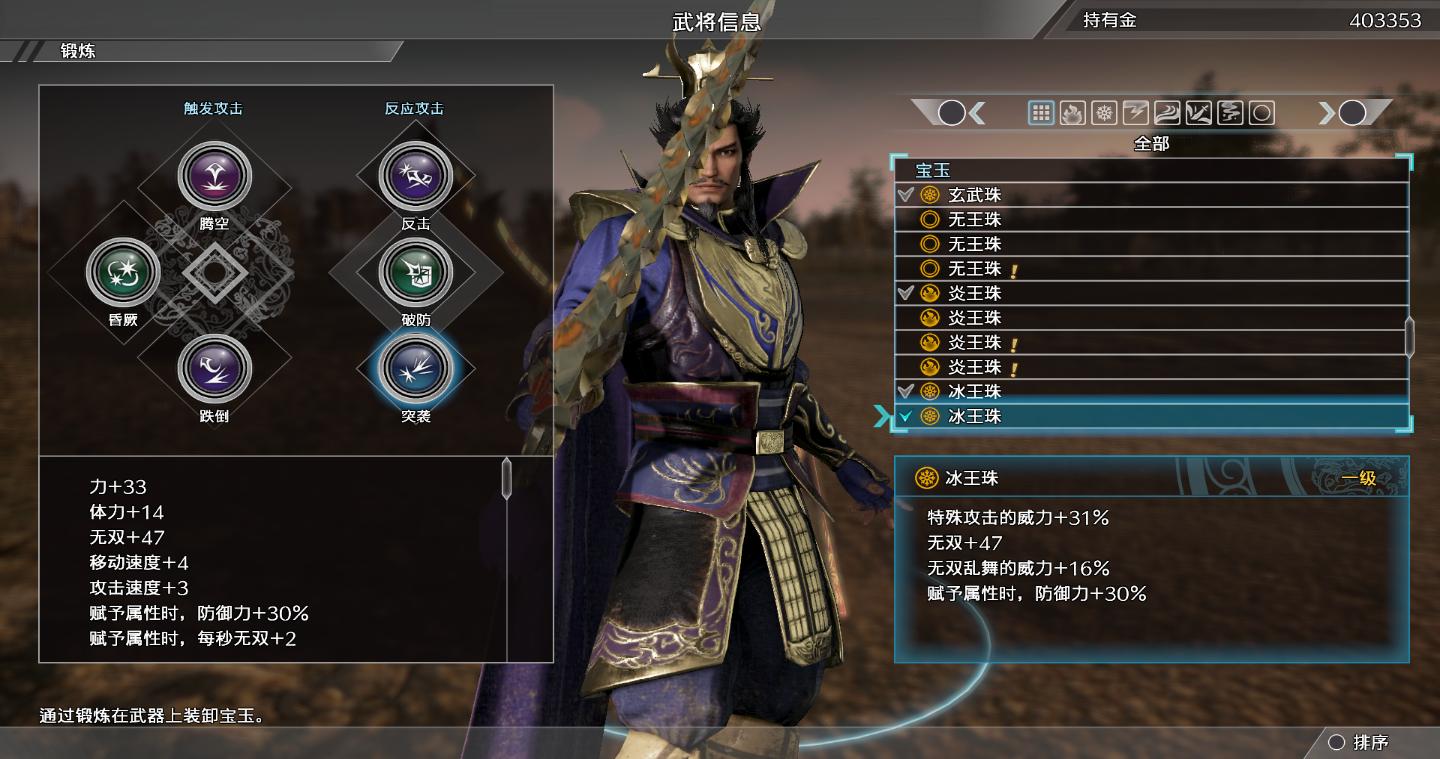Select the fire element filter icon
The width and height of the screenshot is (1440, 759).
(x=1071, y=113)
